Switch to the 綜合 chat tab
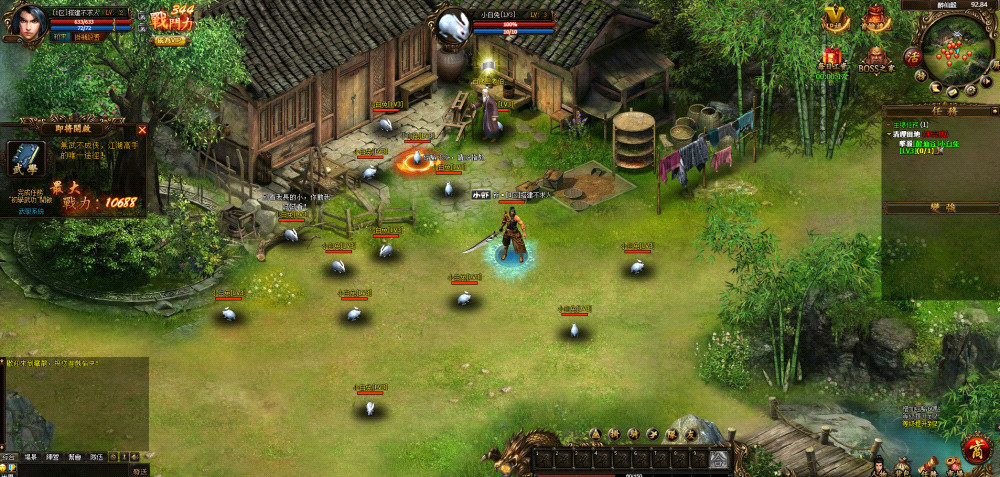The image size is (1000, 477). [9, 457]
